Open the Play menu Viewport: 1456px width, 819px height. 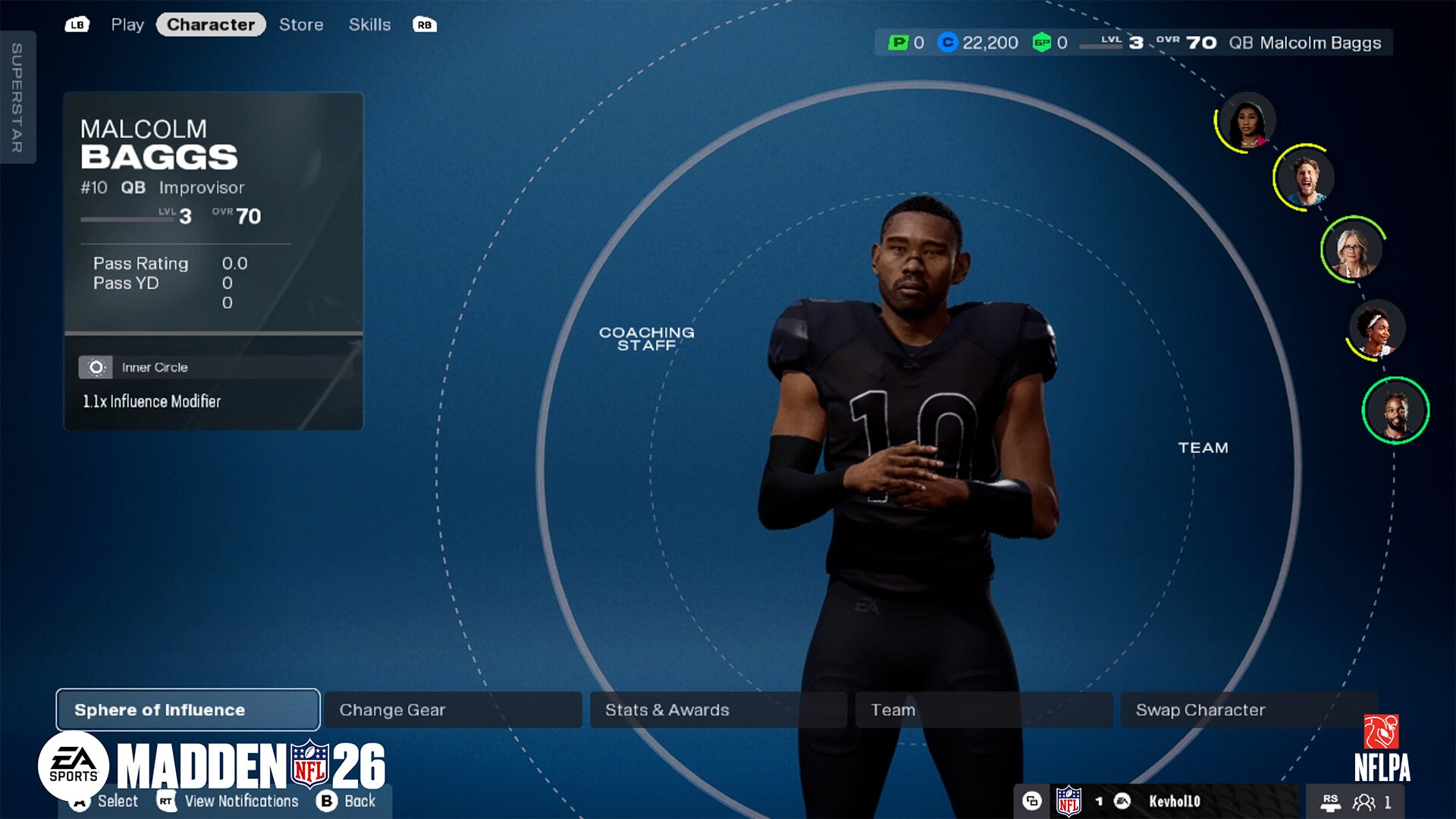click(x=127, y=24)
